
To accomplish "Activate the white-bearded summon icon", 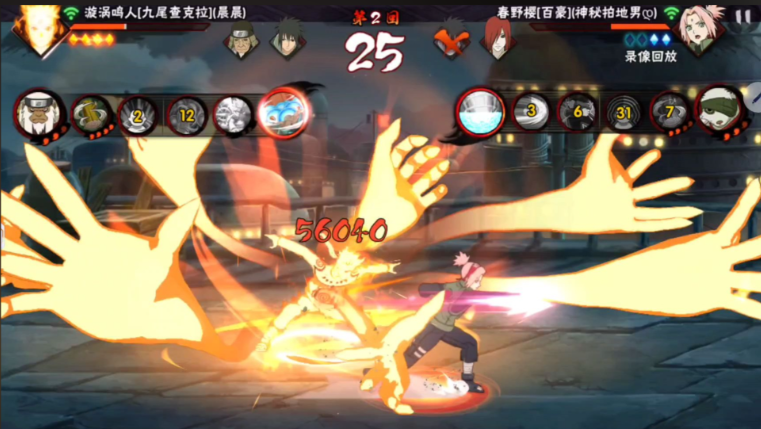I will pos(39,114).
